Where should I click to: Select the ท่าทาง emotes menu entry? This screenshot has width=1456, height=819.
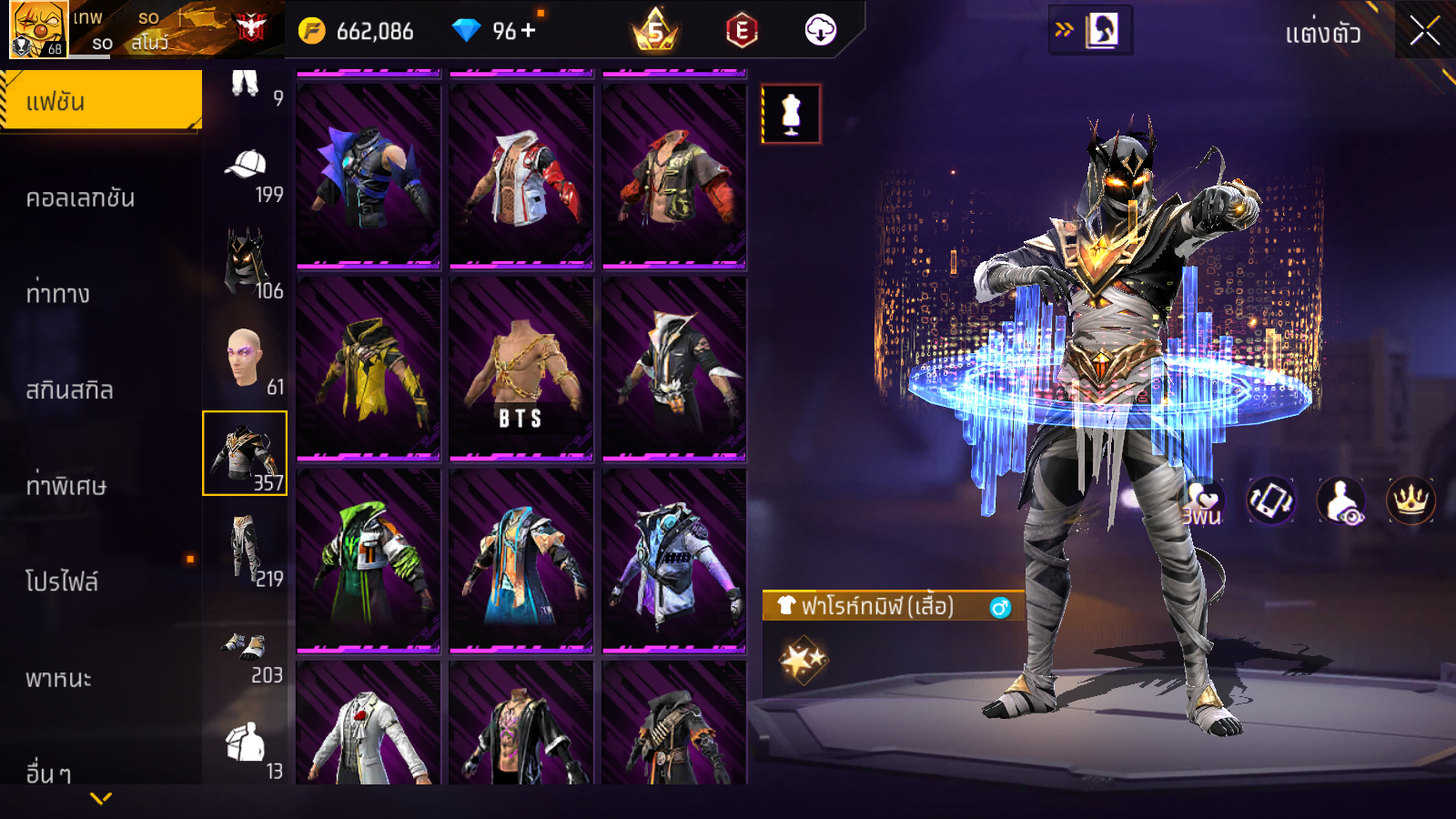[58, 294]
